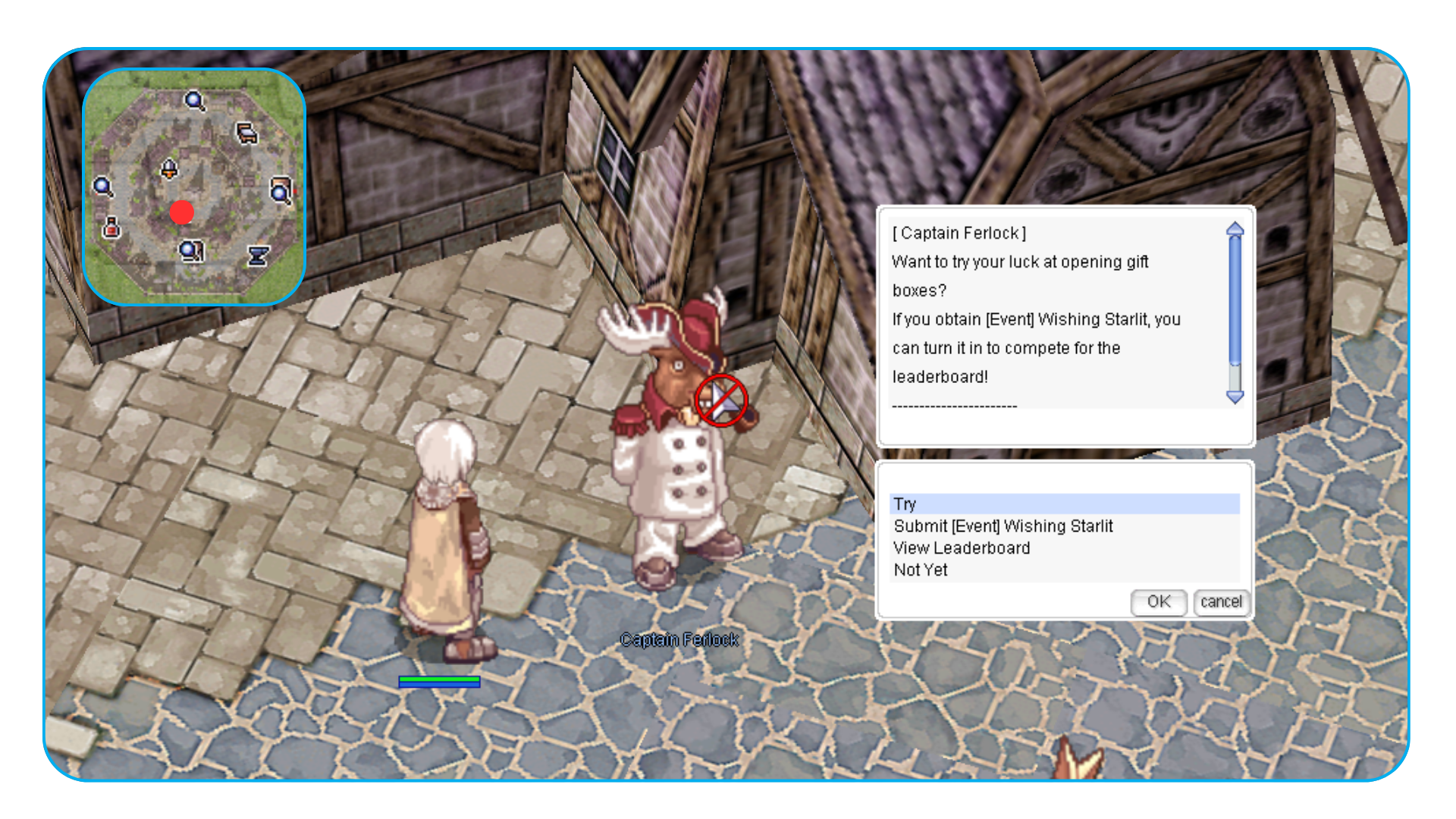Choose Submit [Event] Wishing Starlit

(1003, 526)
